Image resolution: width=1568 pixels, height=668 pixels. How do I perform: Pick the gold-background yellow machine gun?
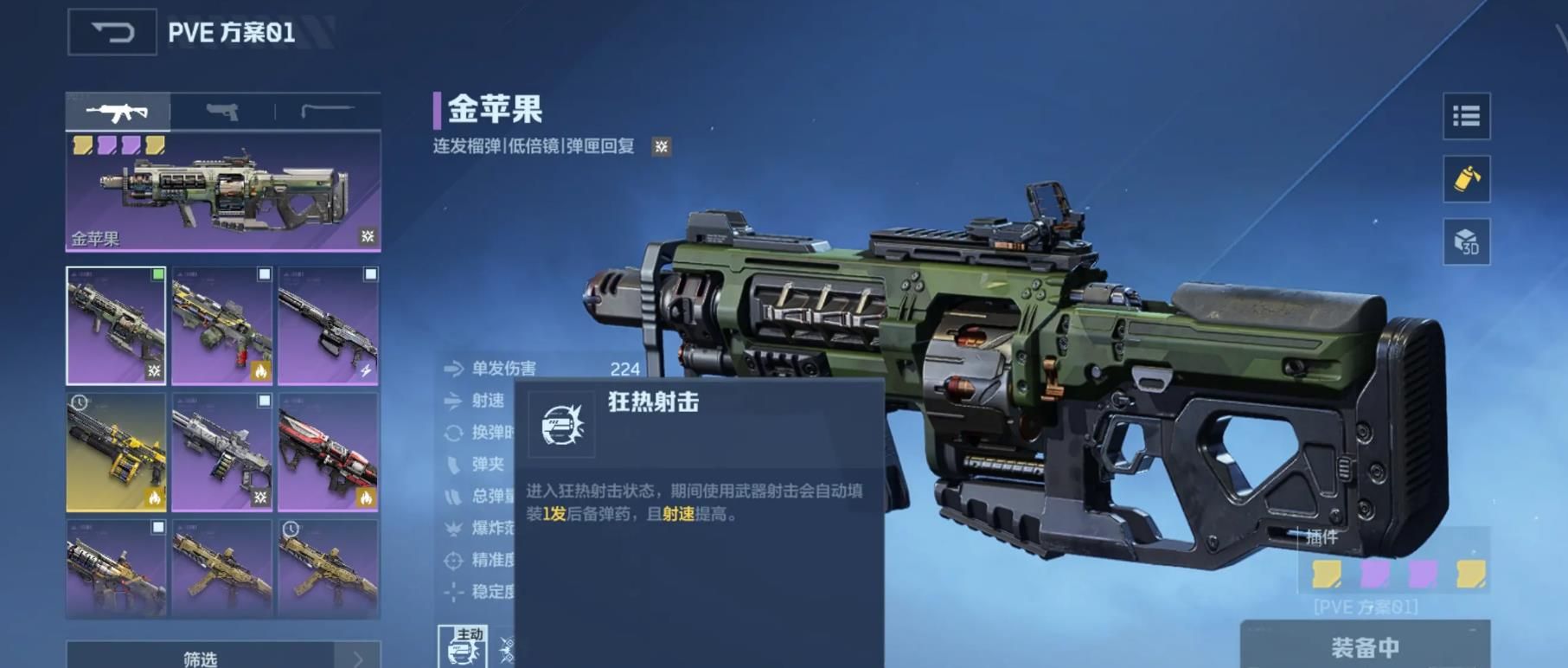[116, 452]
